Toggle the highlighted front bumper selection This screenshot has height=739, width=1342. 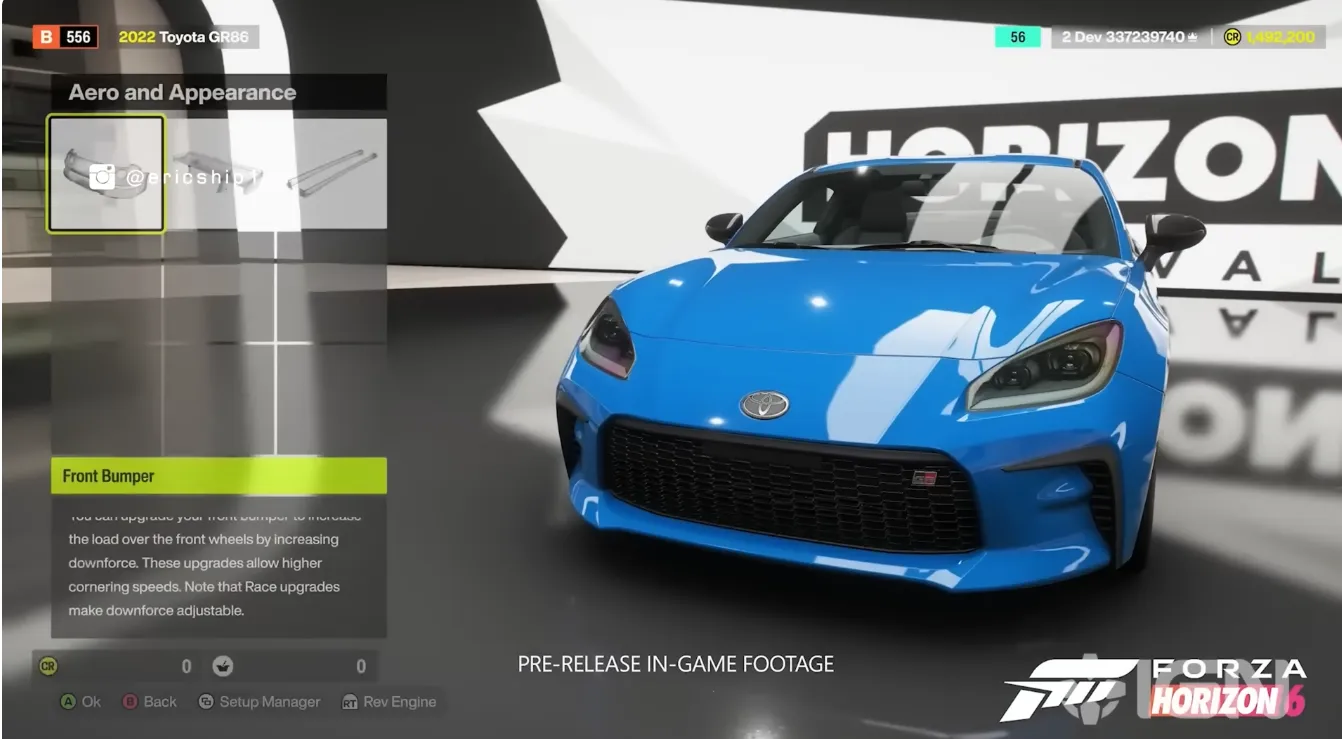(104, 170)
